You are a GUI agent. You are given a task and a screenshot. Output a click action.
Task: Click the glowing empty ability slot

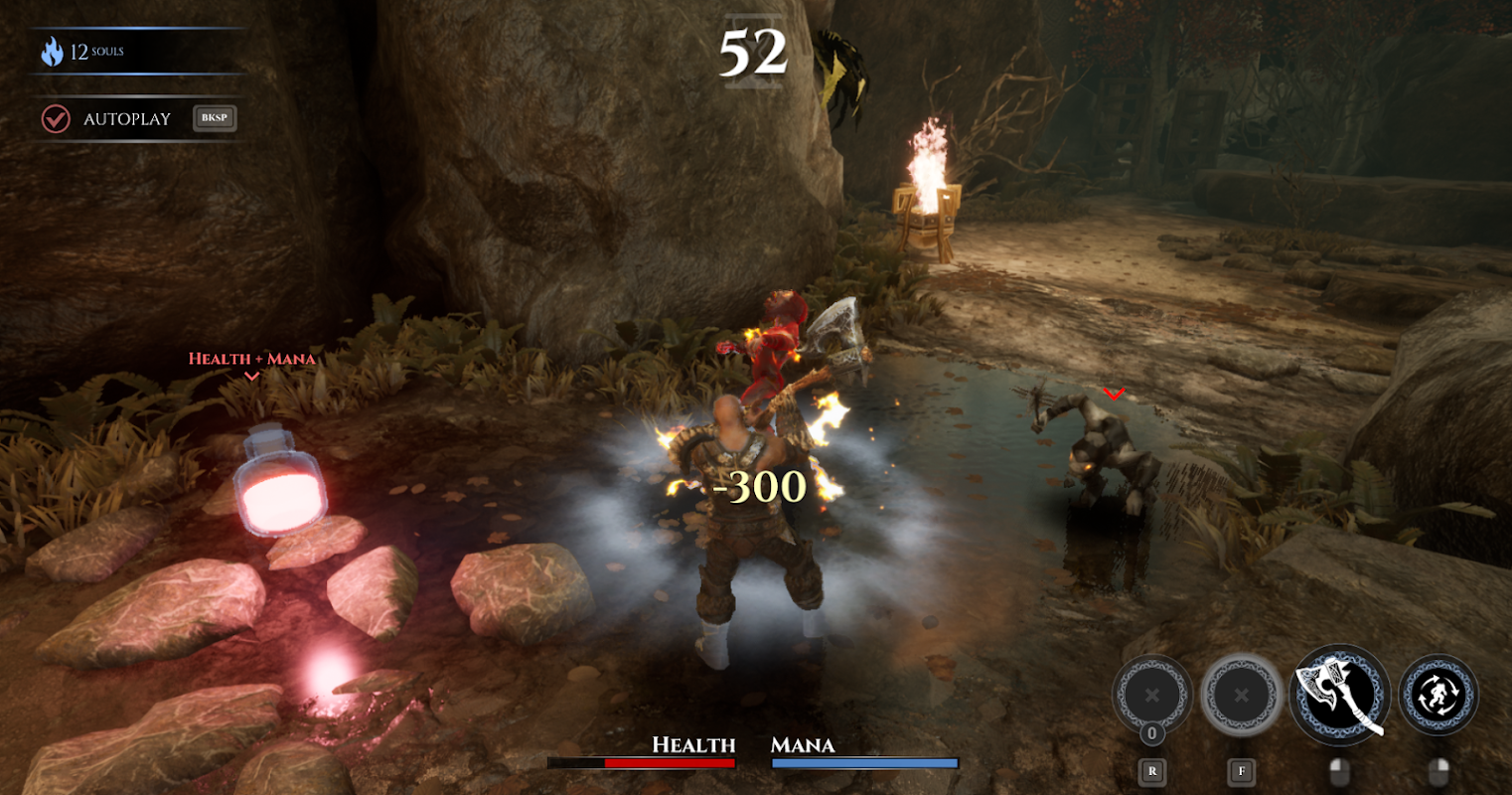1241,696
